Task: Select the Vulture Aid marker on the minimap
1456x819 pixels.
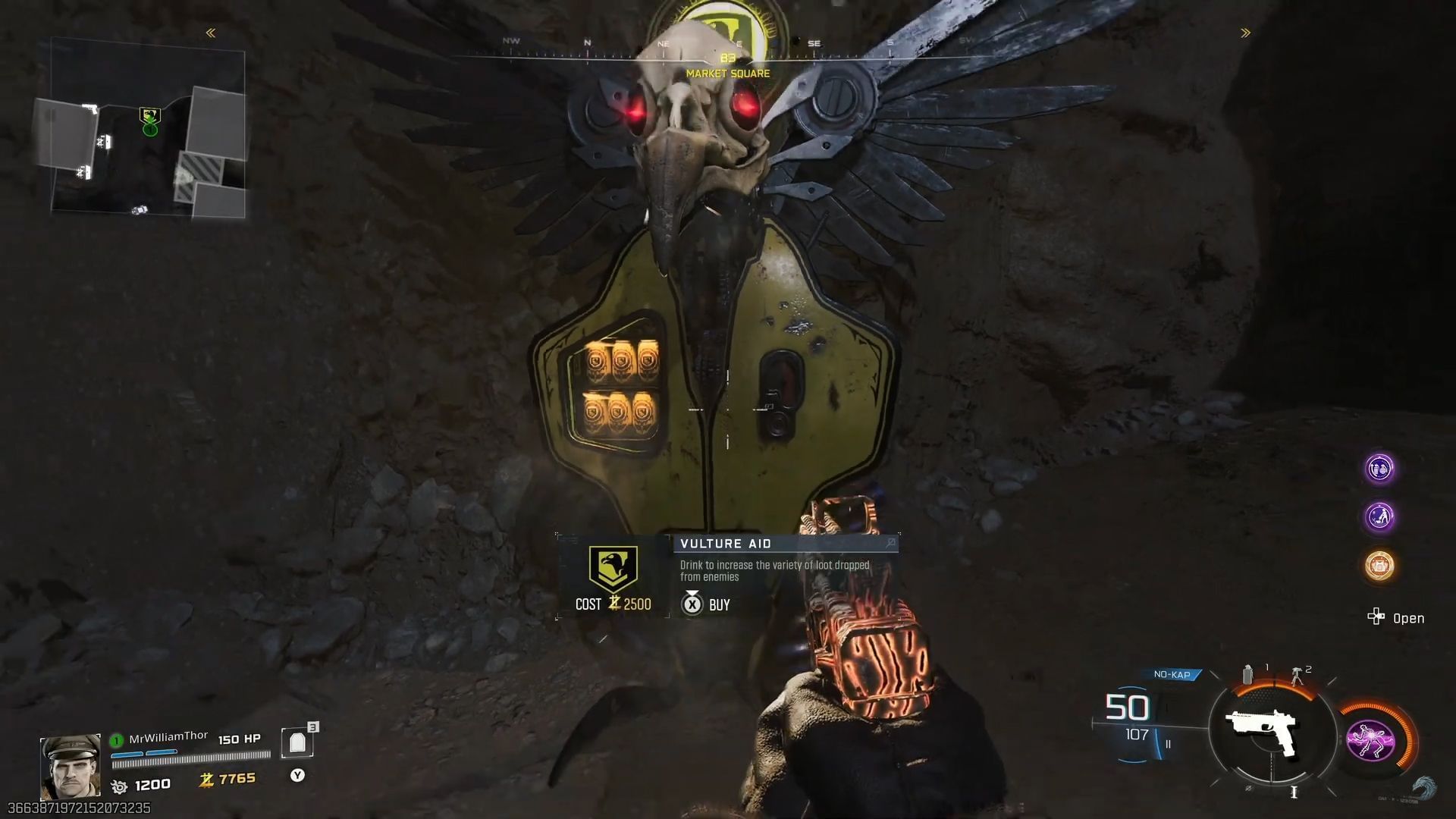Action: coord(150,116)
